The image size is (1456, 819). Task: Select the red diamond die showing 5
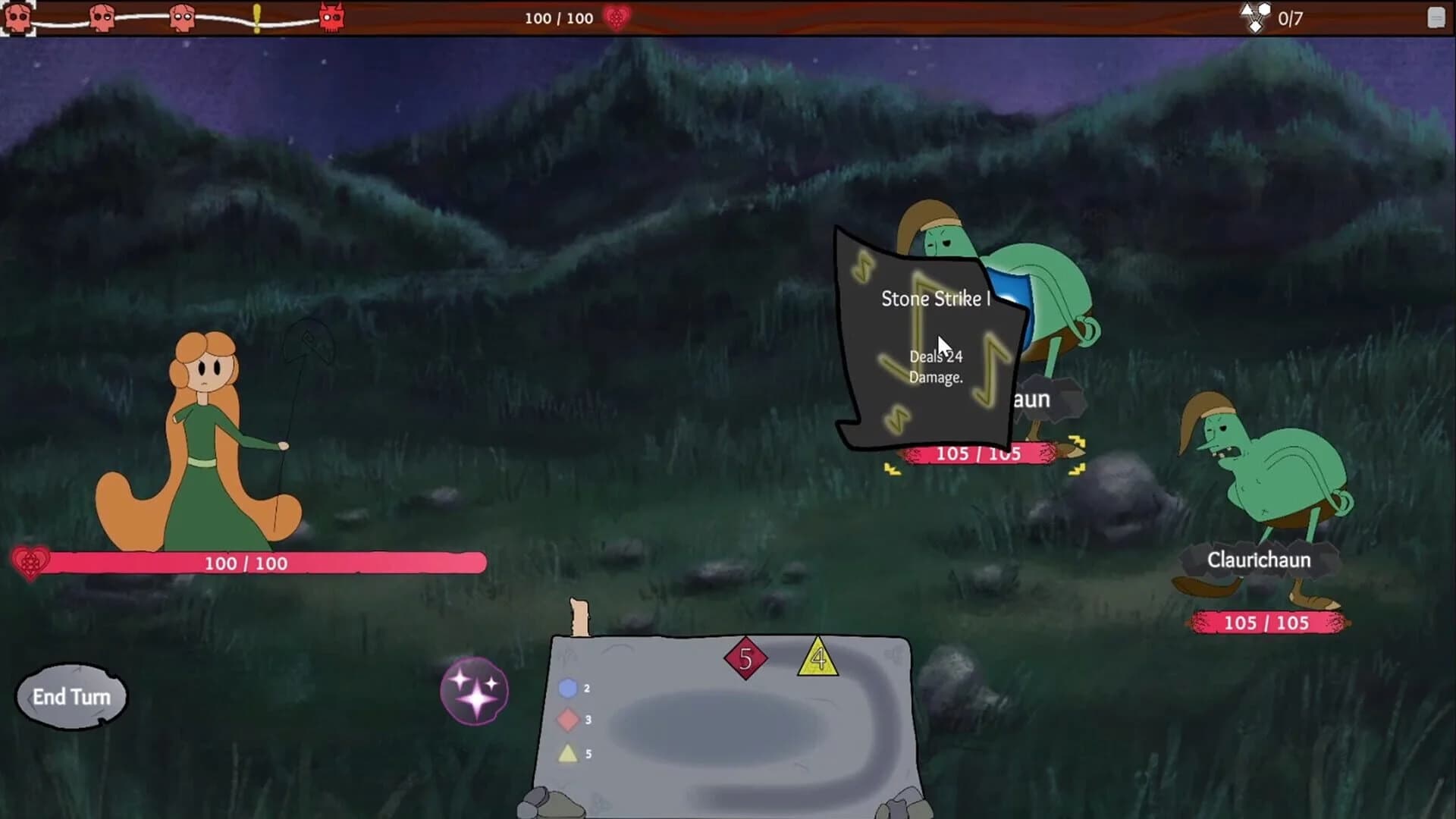745,657
